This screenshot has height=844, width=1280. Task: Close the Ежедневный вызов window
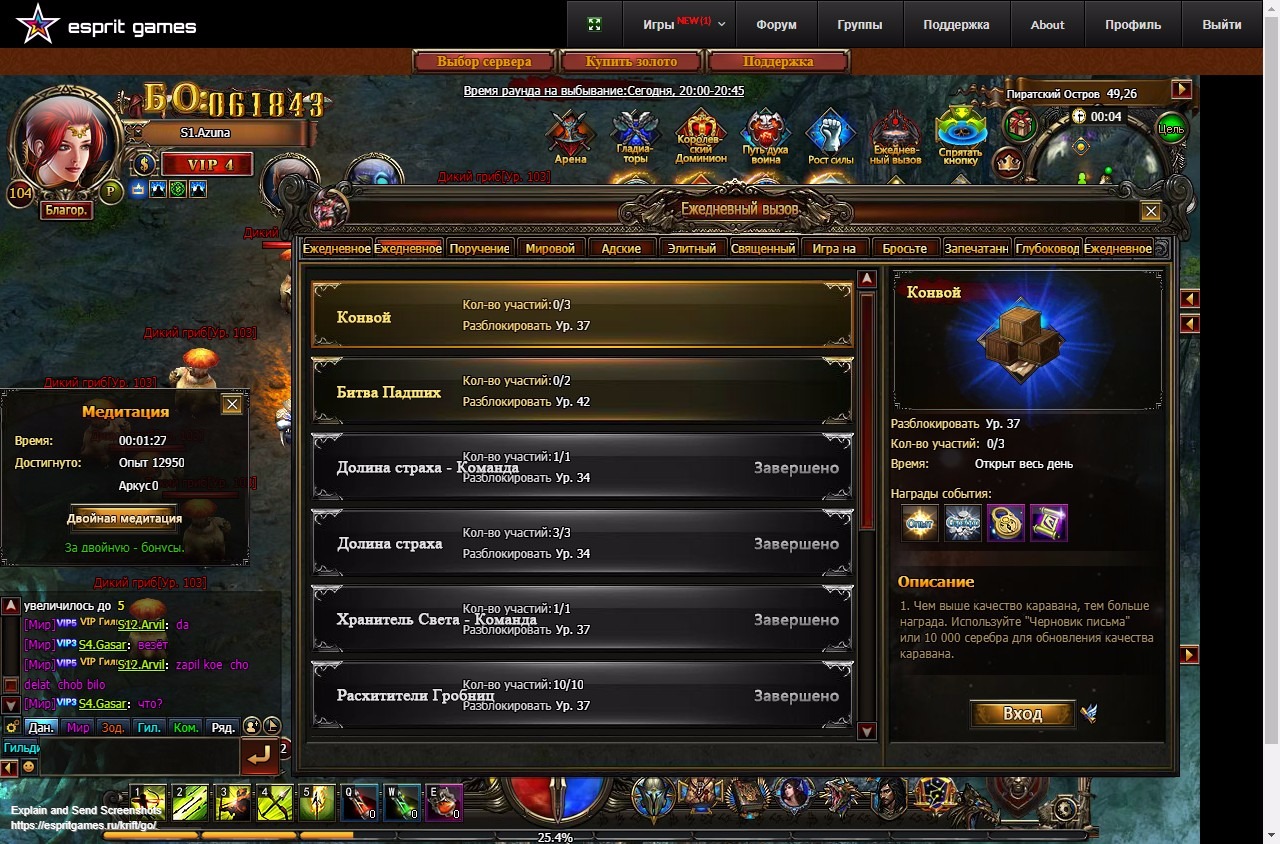[x=1151, y=211]
